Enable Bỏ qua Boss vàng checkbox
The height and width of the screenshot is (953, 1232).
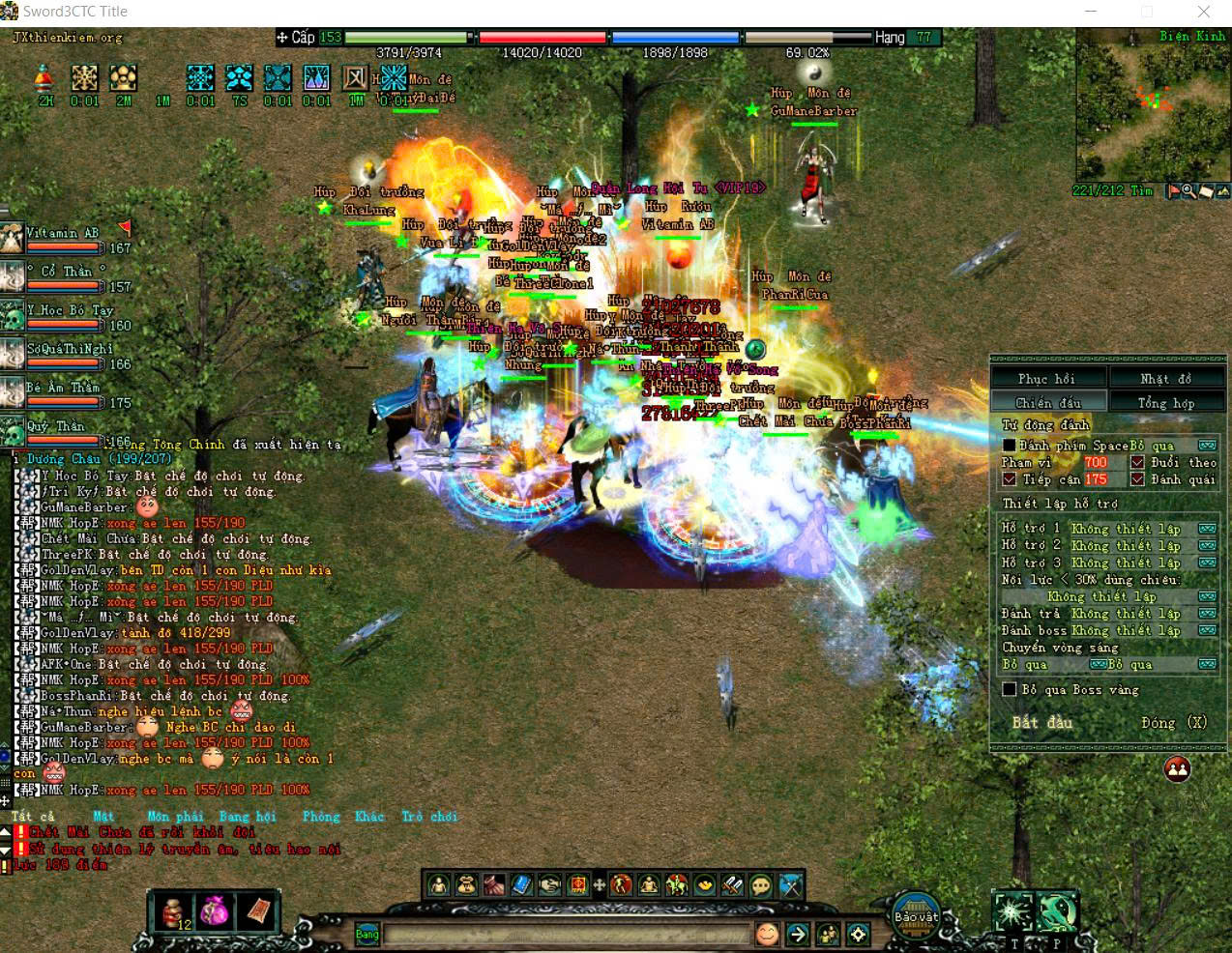coord(1010,690)
